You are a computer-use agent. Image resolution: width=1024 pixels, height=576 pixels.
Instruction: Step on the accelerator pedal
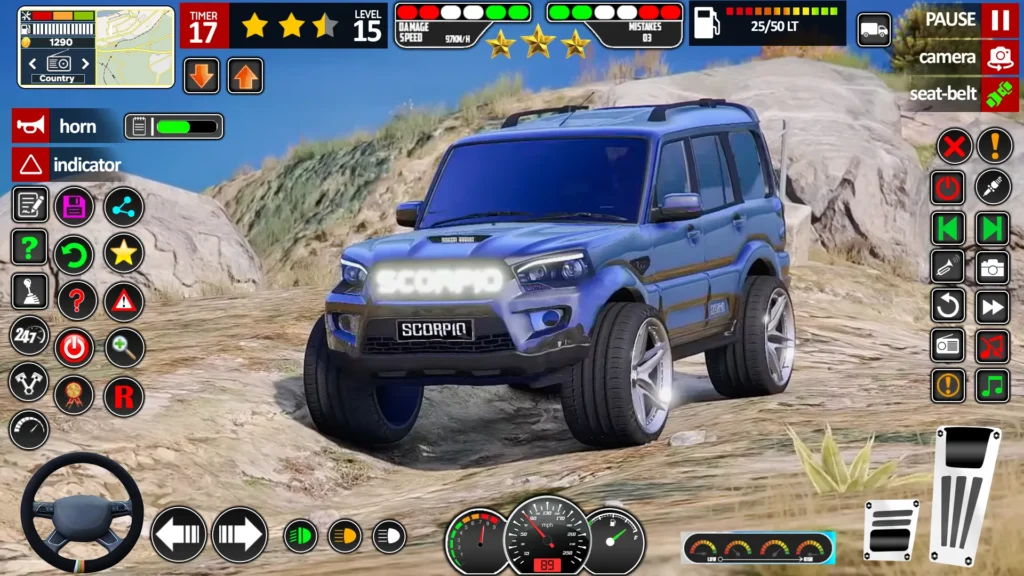click(x=965, y=493)
